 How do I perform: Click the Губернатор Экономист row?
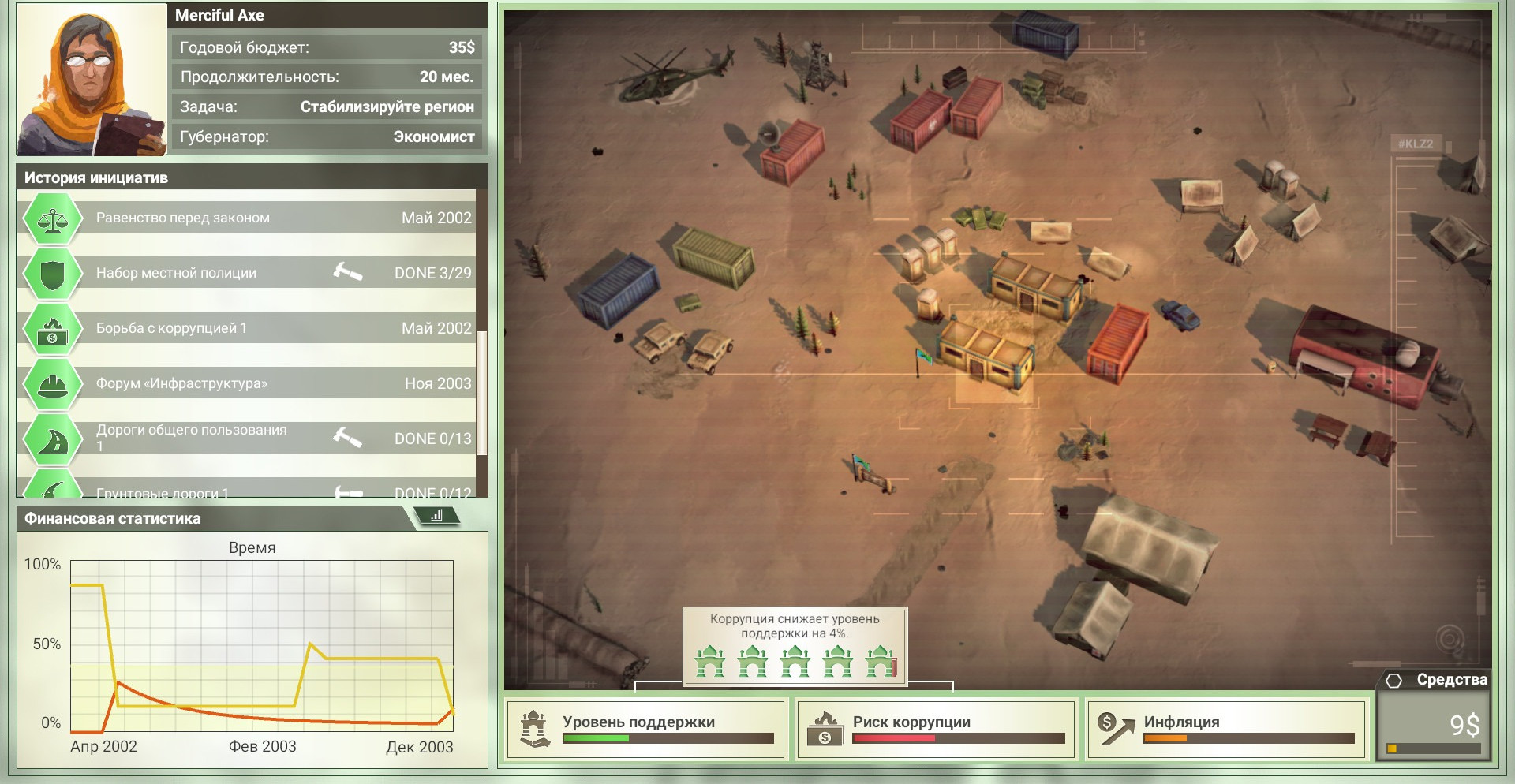[x=327, y=136]
